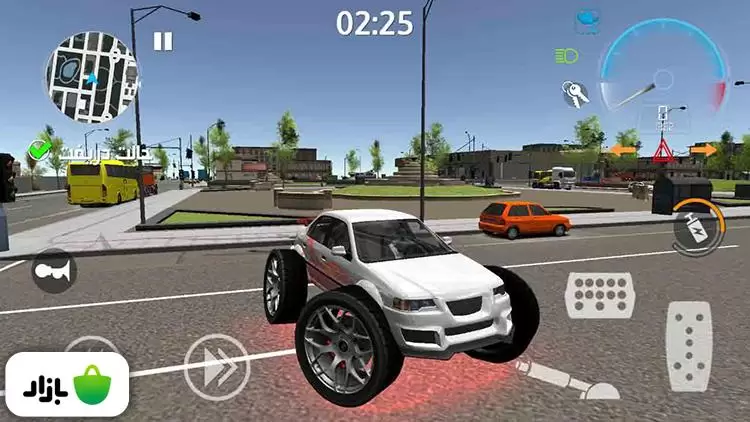Activate the left turn signal arrow
The image size is (750, 422).
pos(623,151)
